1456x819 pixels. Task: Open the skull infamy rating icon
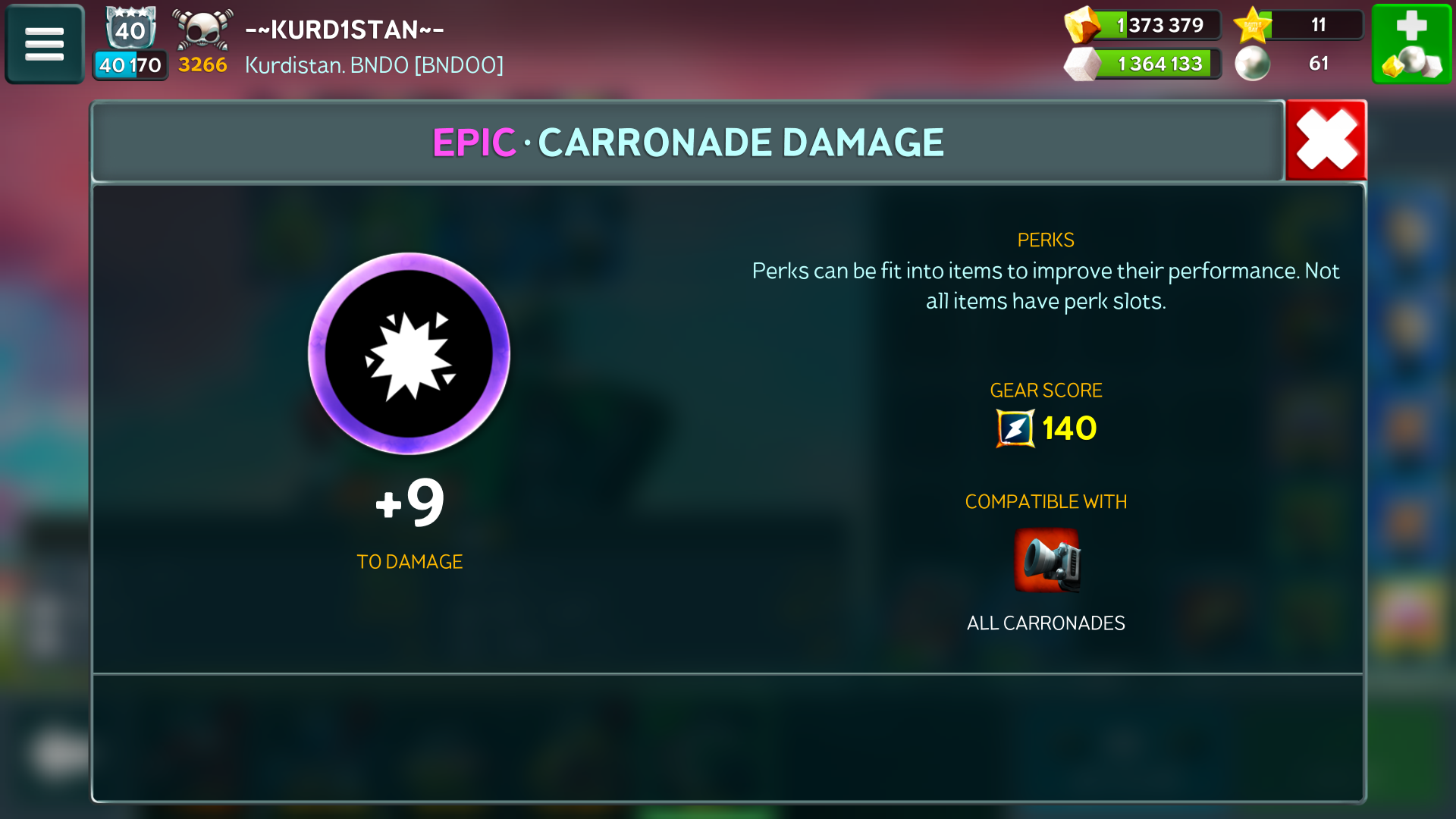click(x=202, y=30)
